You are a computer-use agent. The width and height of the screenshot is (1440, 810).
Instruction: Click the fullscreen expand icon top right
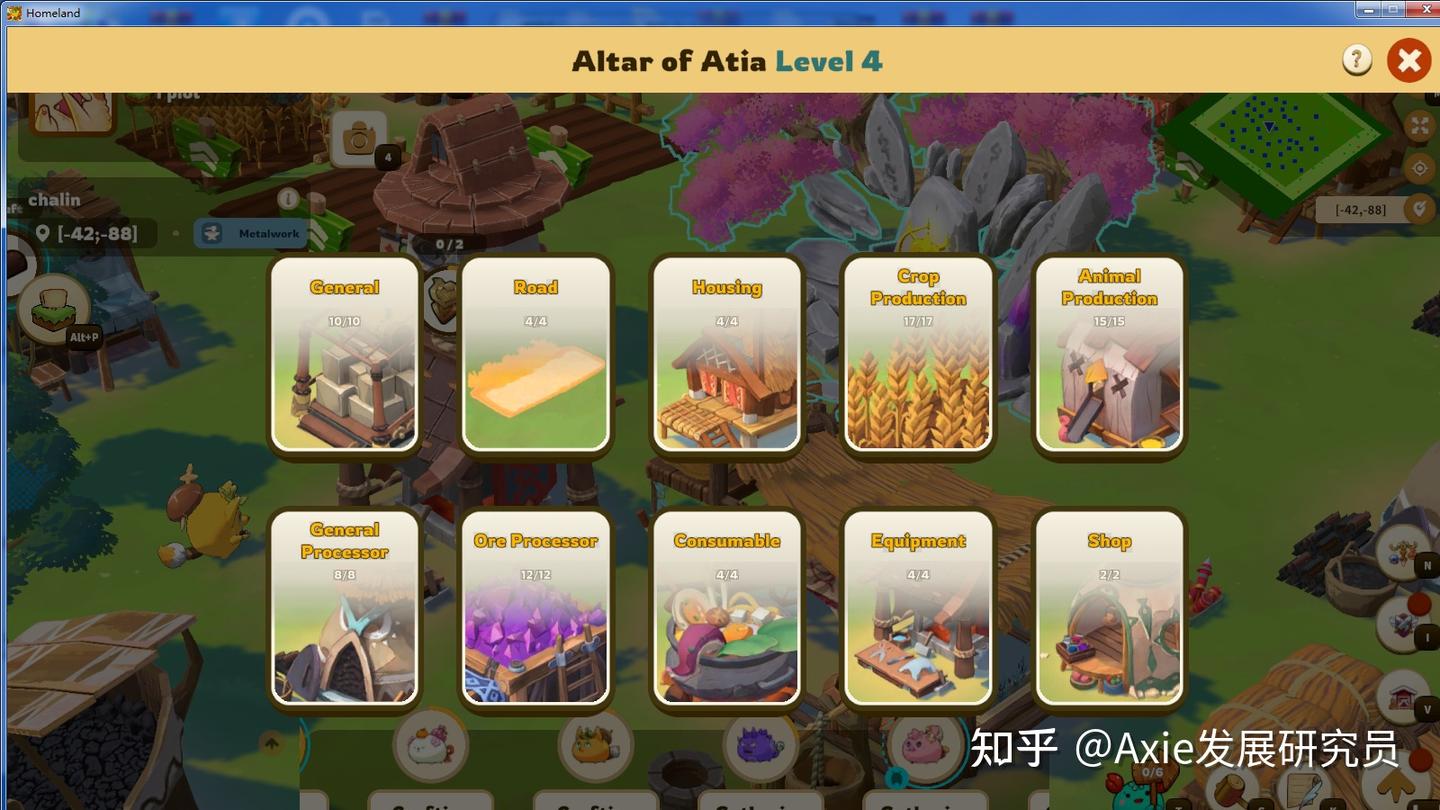coord(1422,127)
